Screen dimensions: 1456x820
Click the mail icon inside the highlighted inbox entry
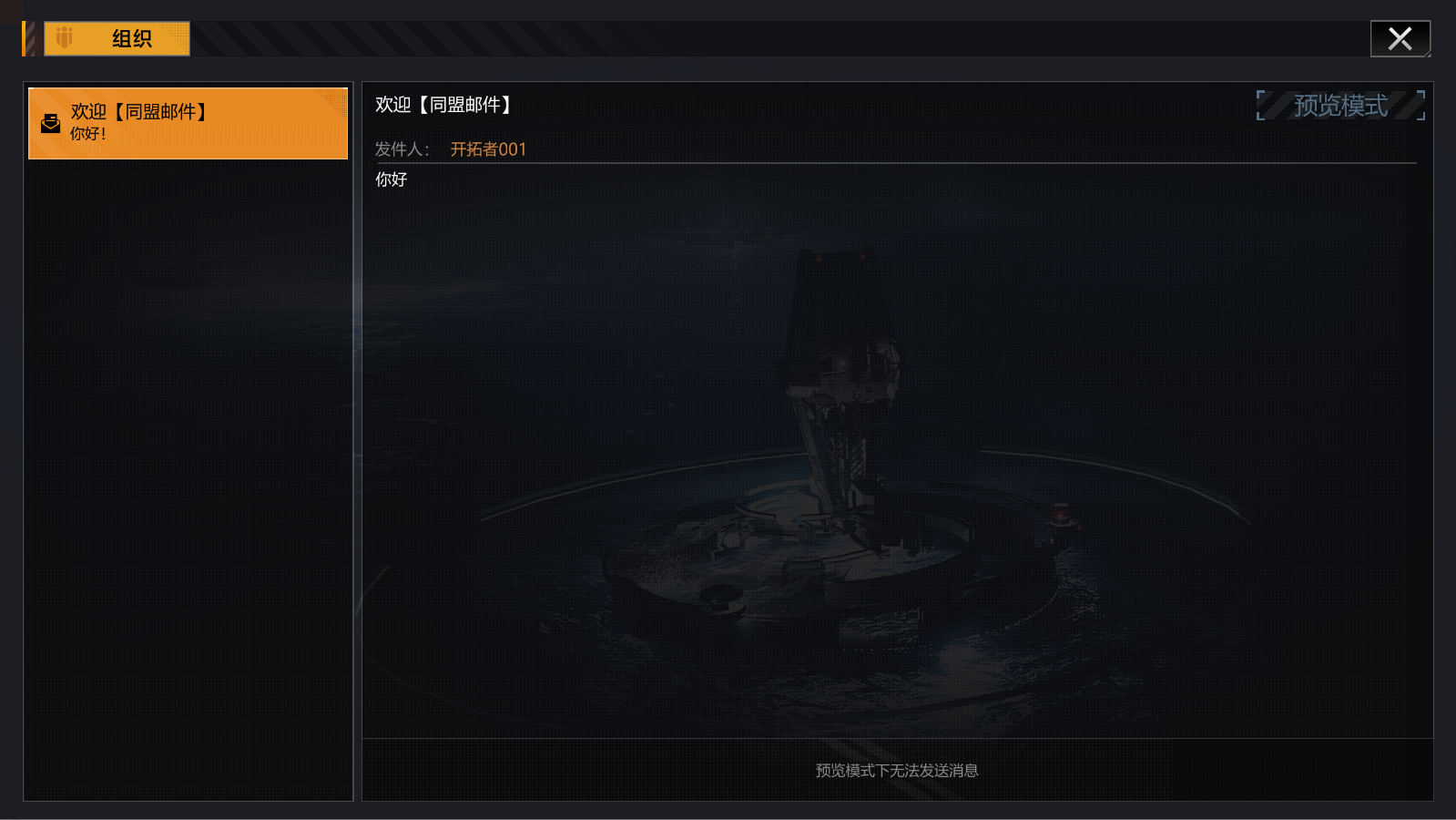(50, 123)
